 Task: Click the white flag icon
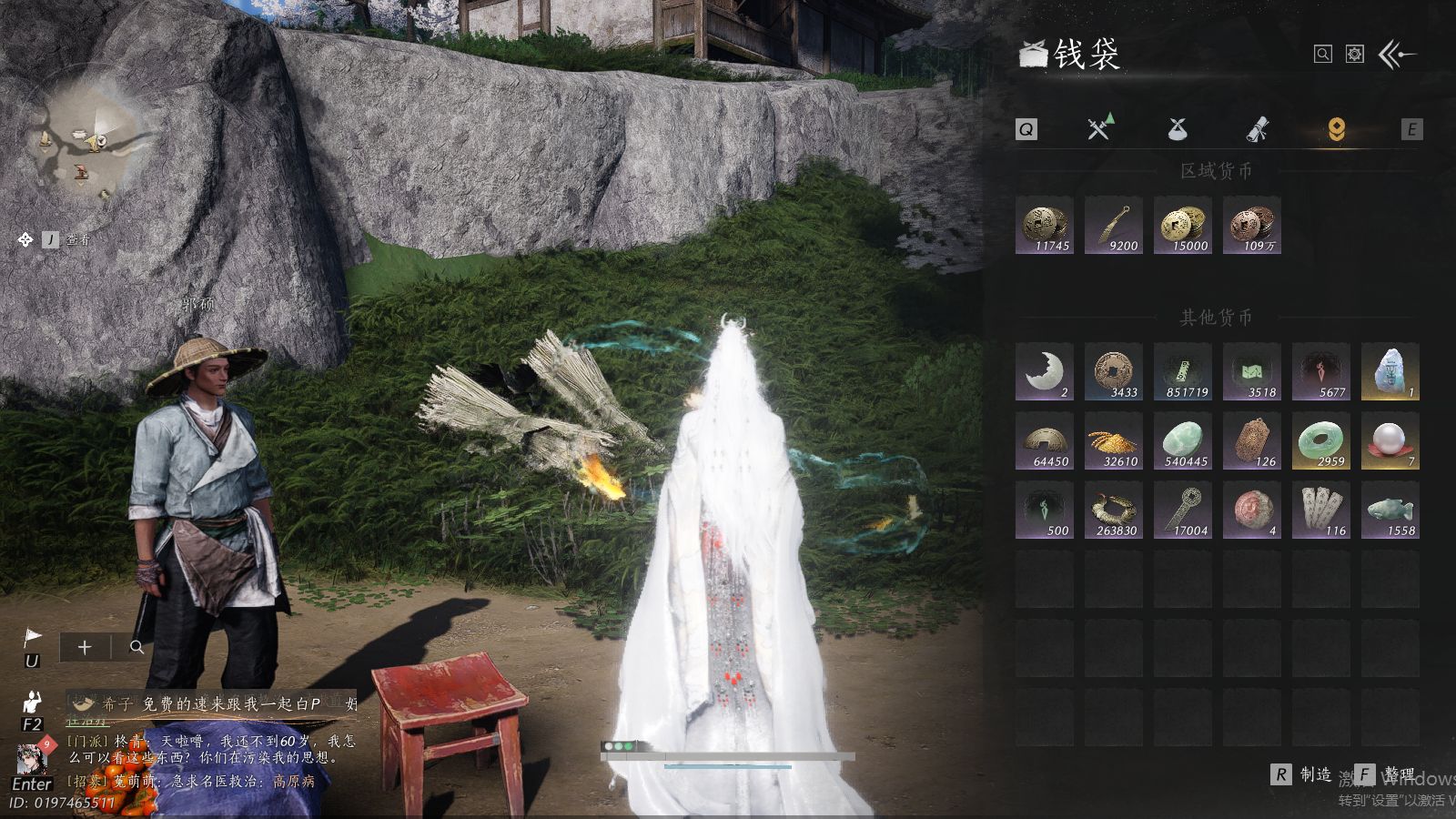(32, 637)
